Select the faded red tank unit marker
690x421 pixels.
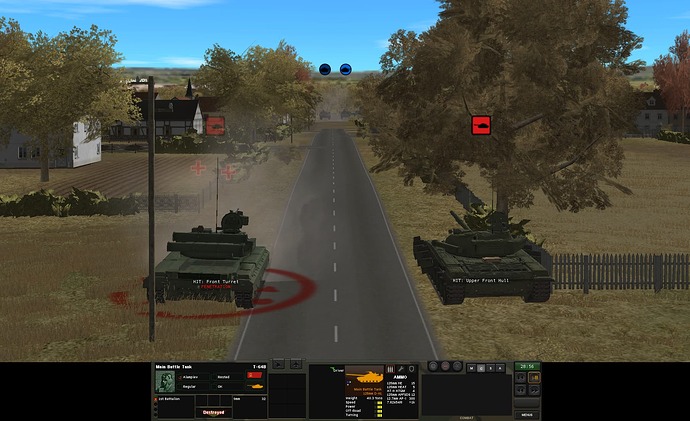tap(215, 125)
